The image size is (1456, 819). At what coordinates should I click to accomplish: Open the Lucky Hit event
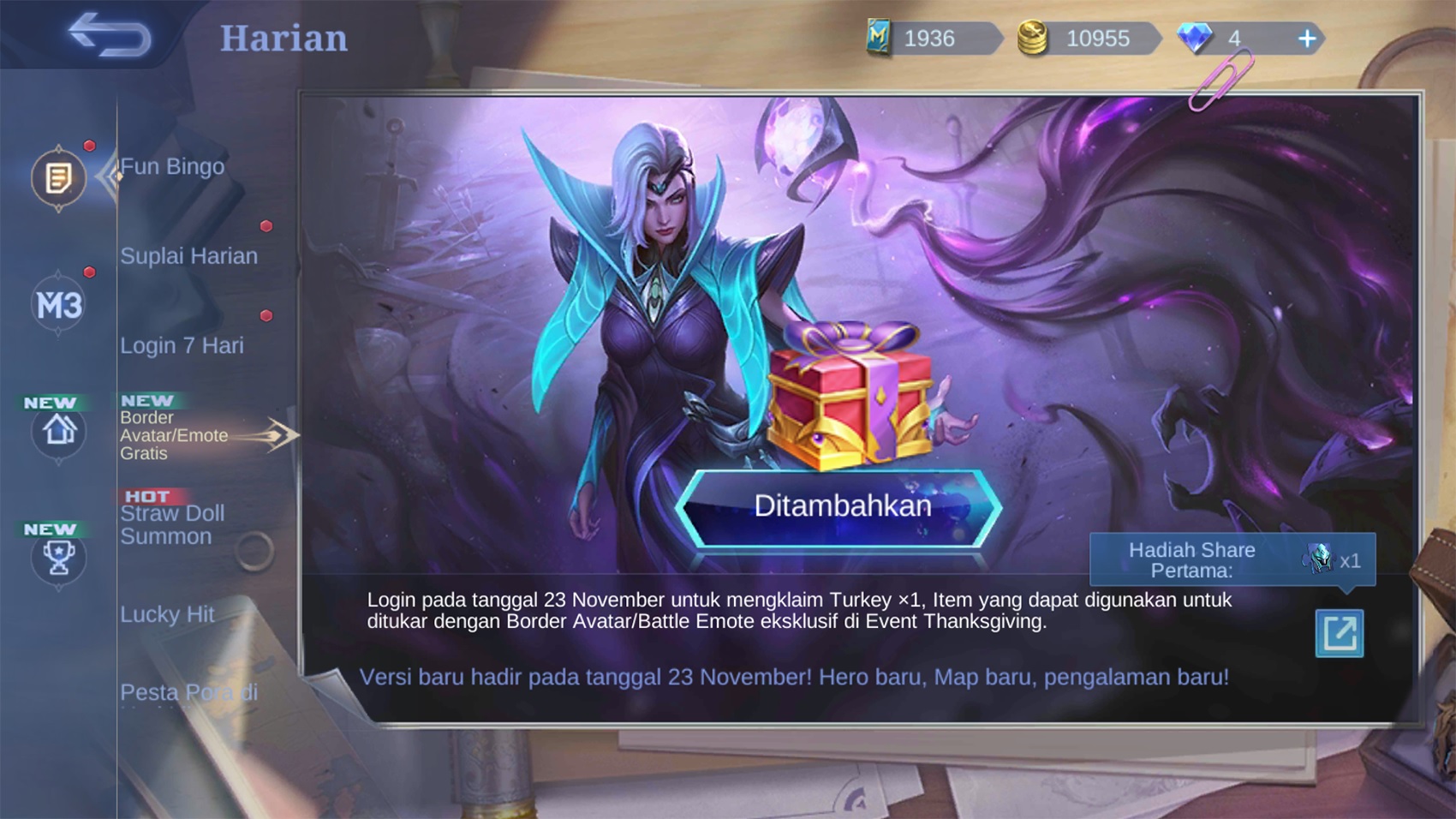point(168,613)
